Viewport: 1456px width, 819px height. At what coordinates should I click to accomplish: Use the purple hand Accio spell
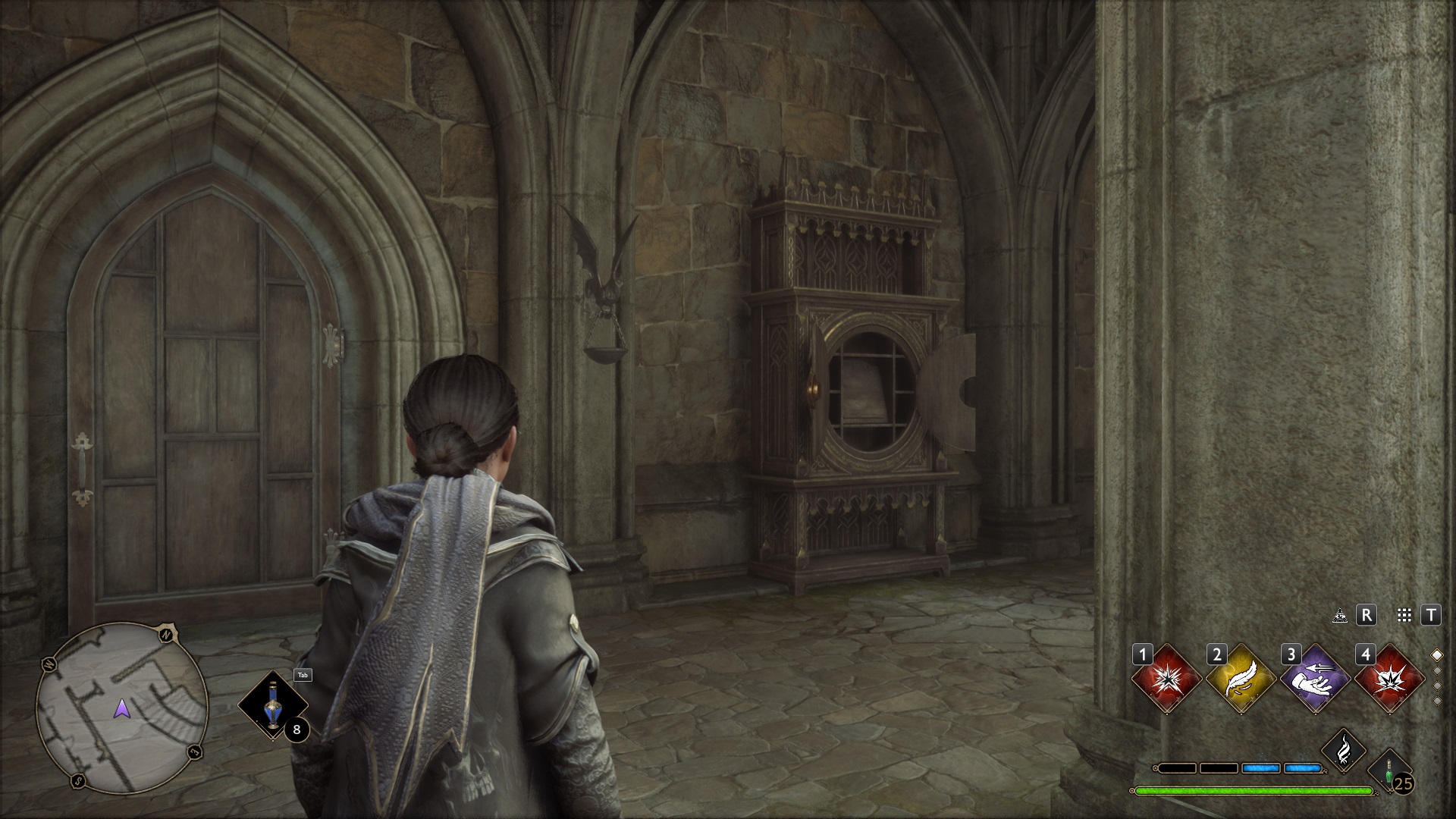point(1315,679)
